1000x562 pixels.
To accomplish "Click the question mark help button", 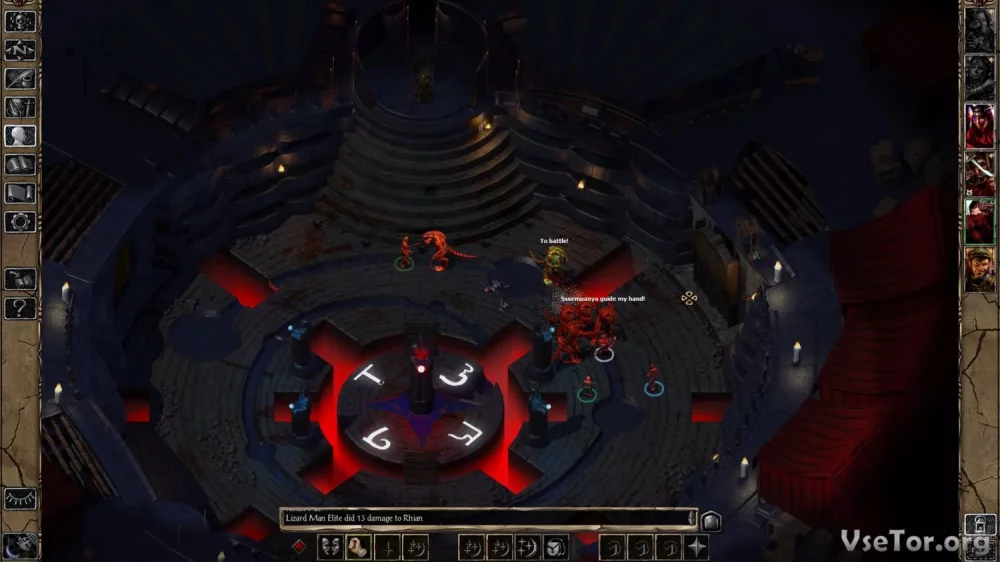I will pyautogui.click(x=20, y=308).
